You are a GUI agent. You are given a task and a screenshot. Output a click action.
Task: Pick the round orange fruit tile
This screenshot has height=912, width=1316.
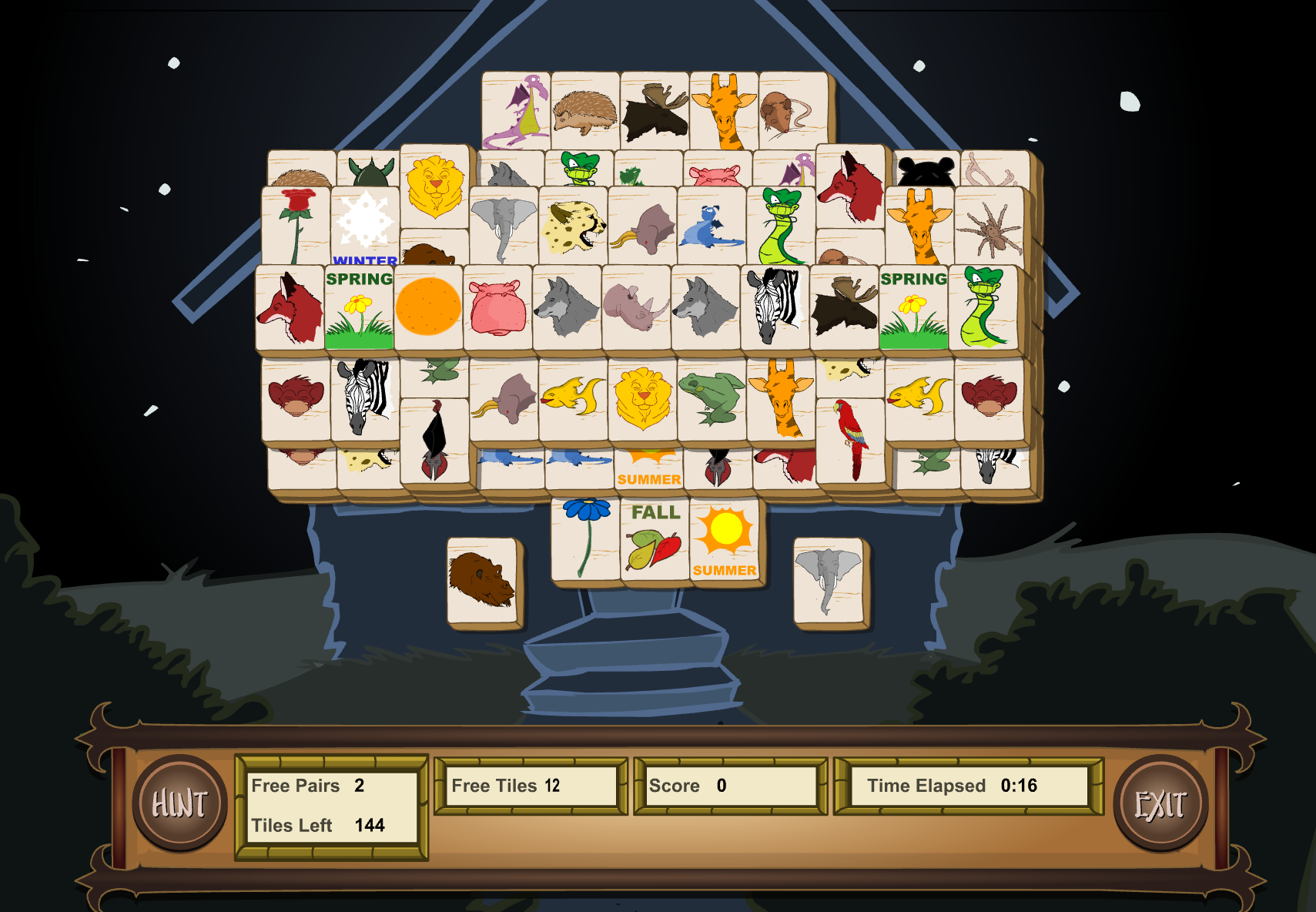[428, 307]
